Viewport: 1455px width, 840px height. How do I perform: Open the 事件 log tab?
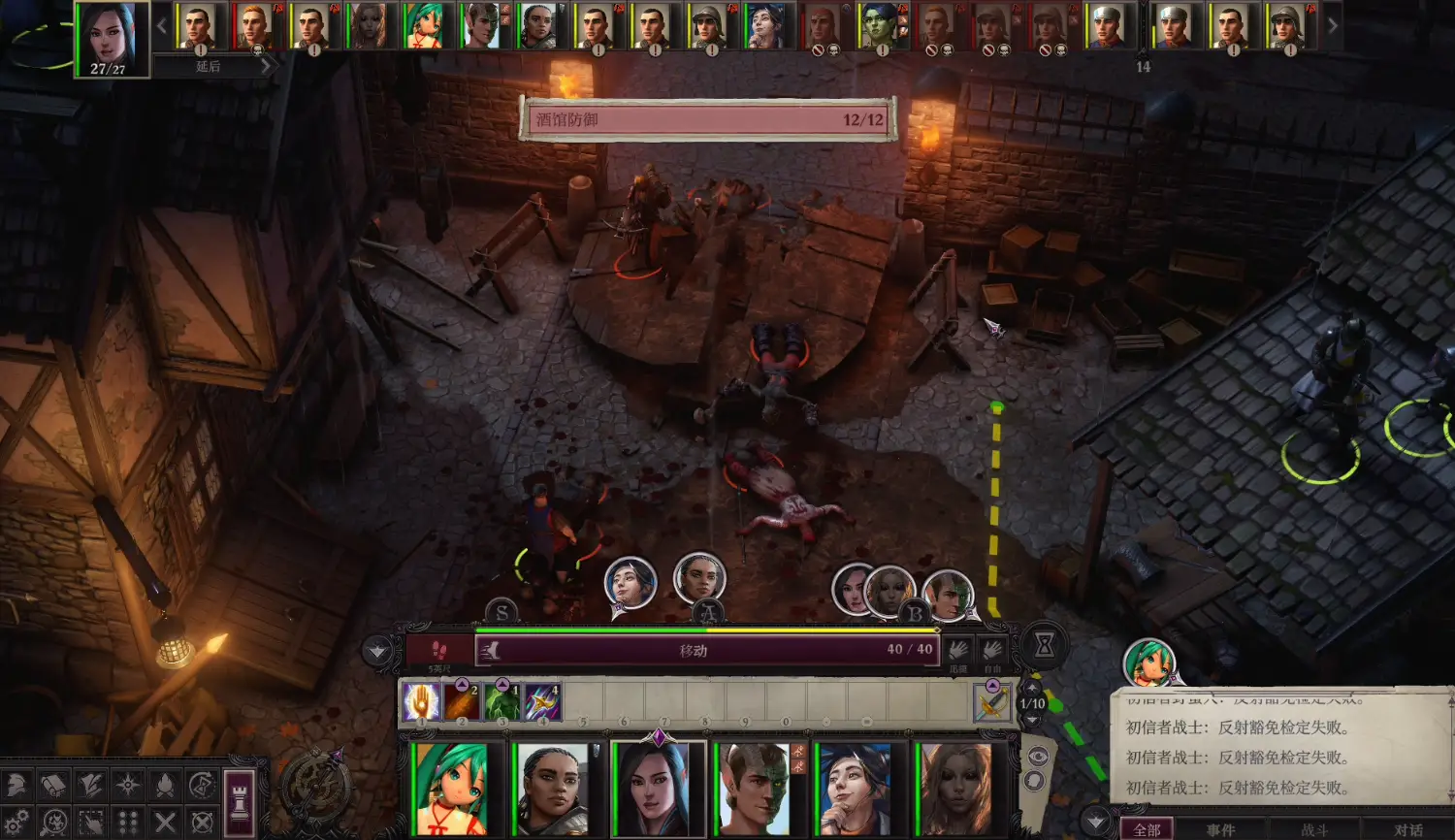point(1220,829)
